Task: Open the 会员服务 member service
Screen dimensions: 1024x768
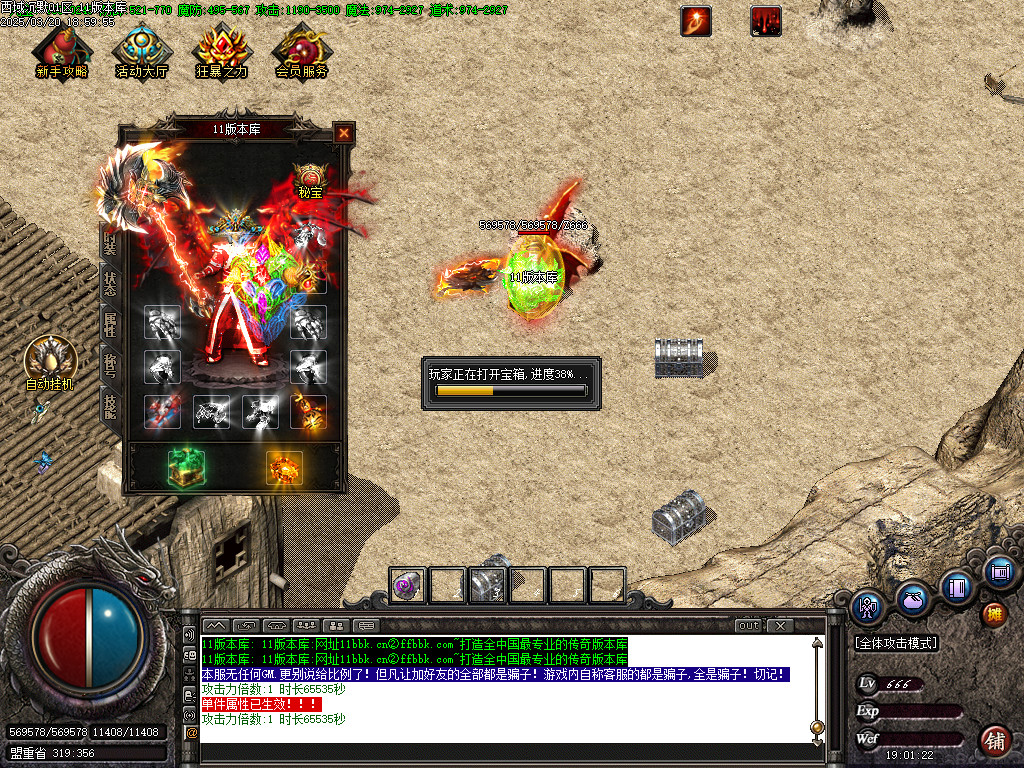Action: coord(301,51)
